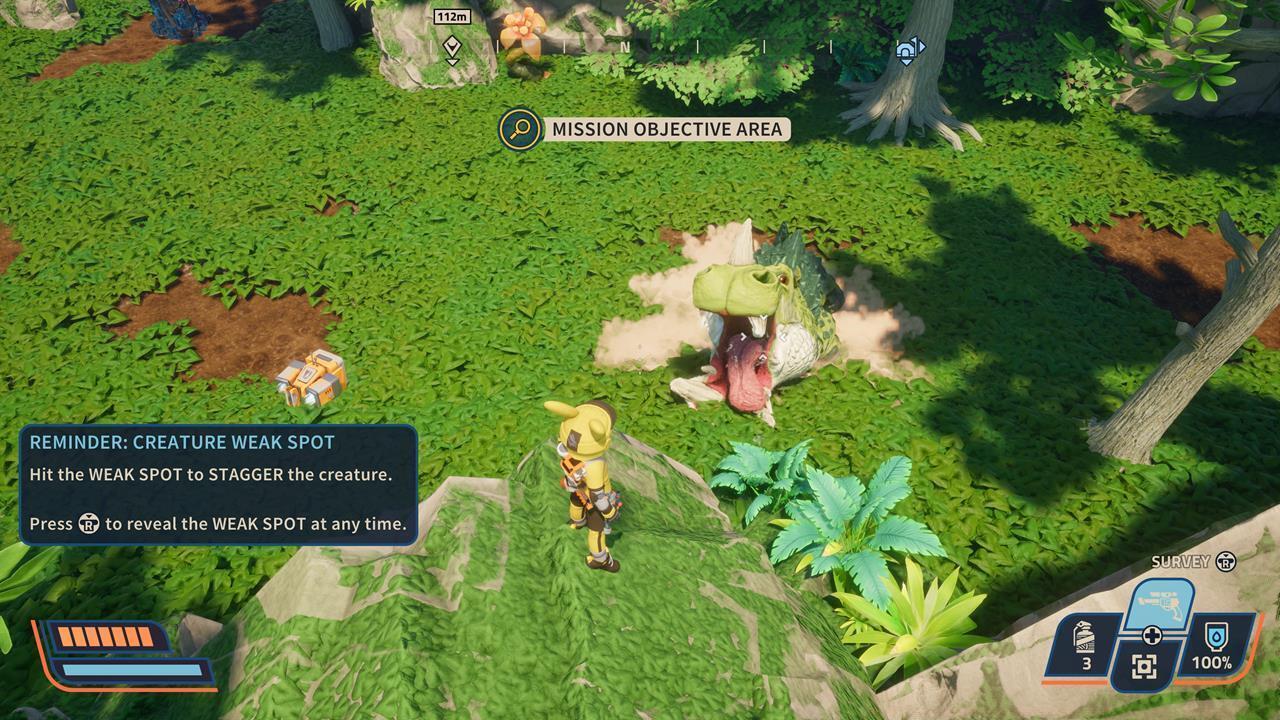Choose the scanner reticle tool slot

pos(1145,667)
